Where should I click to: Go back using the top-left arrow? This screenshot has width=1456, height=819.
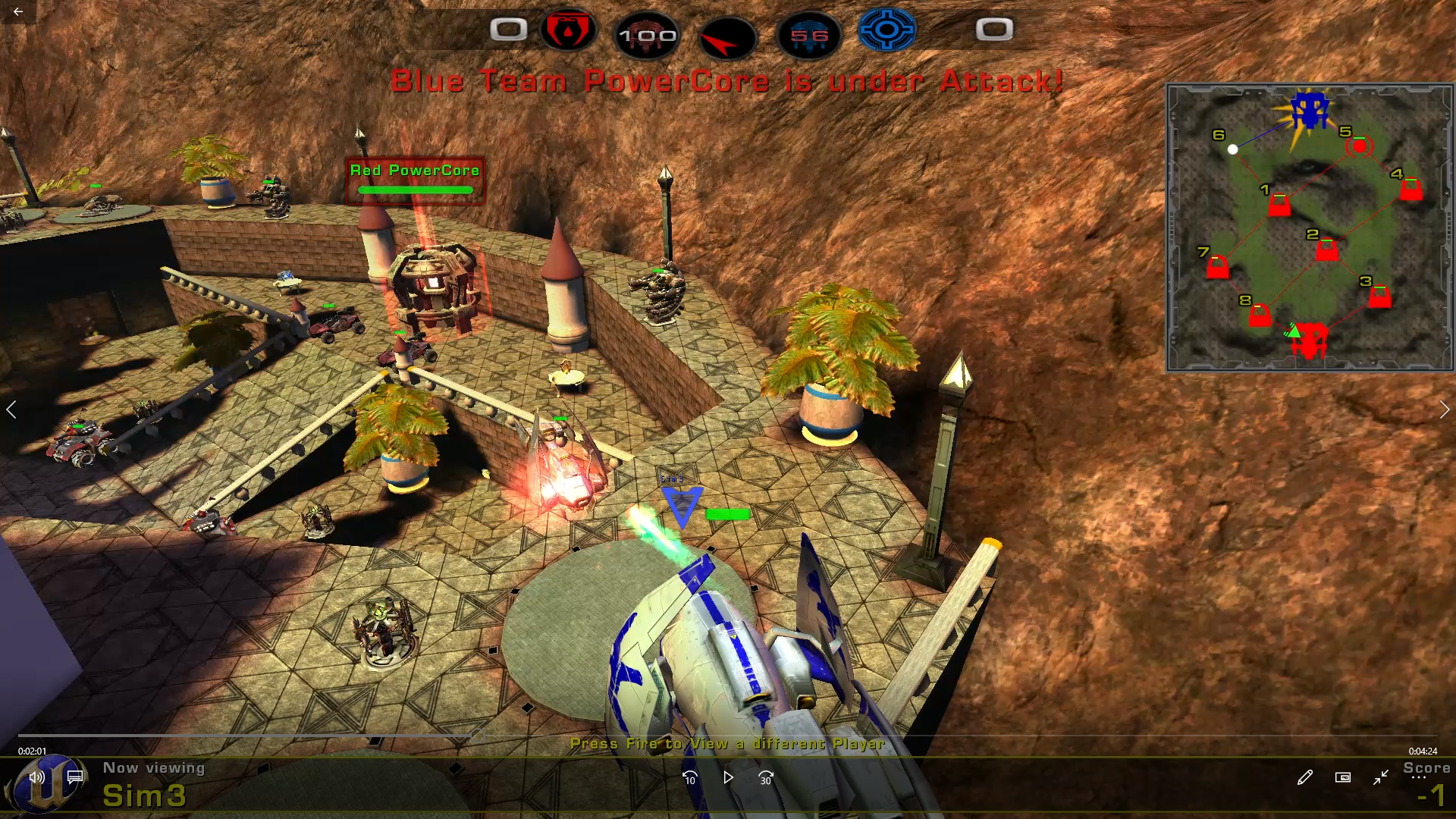point(17,11)
